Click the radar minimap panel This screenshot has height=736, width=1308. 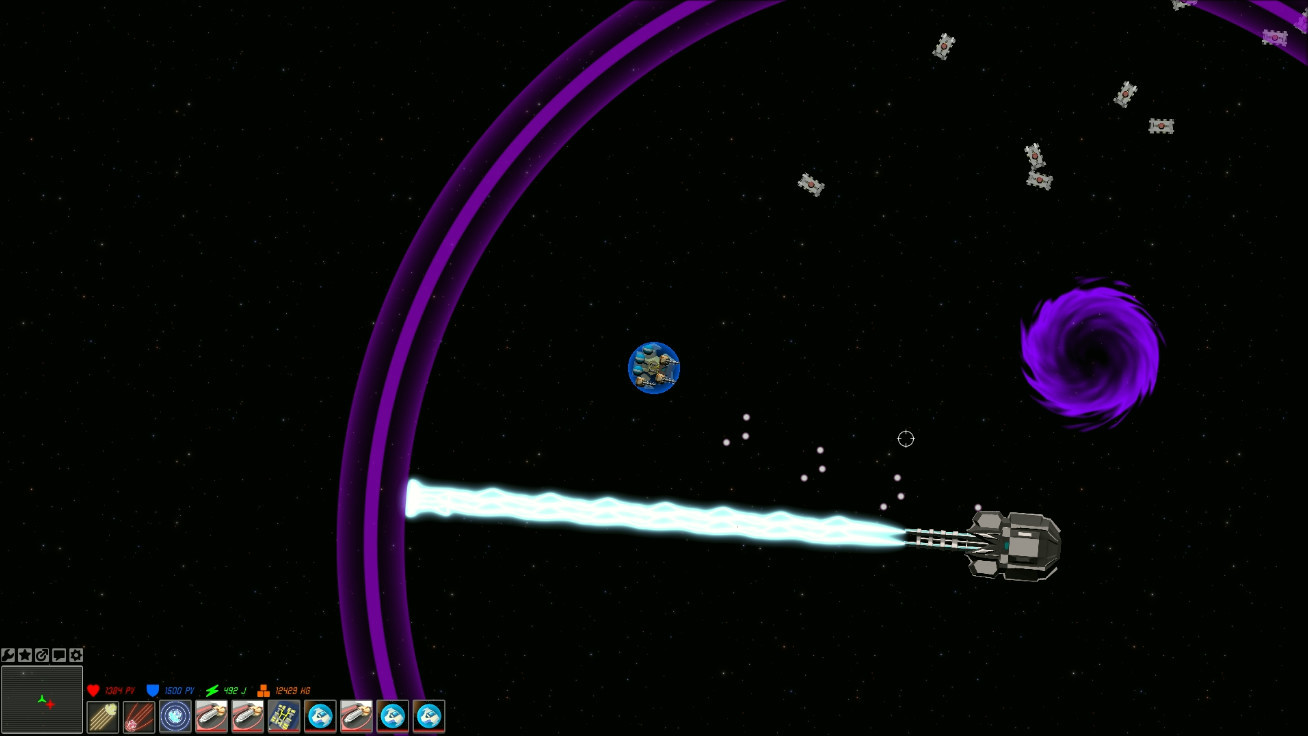tap(42, 700)
